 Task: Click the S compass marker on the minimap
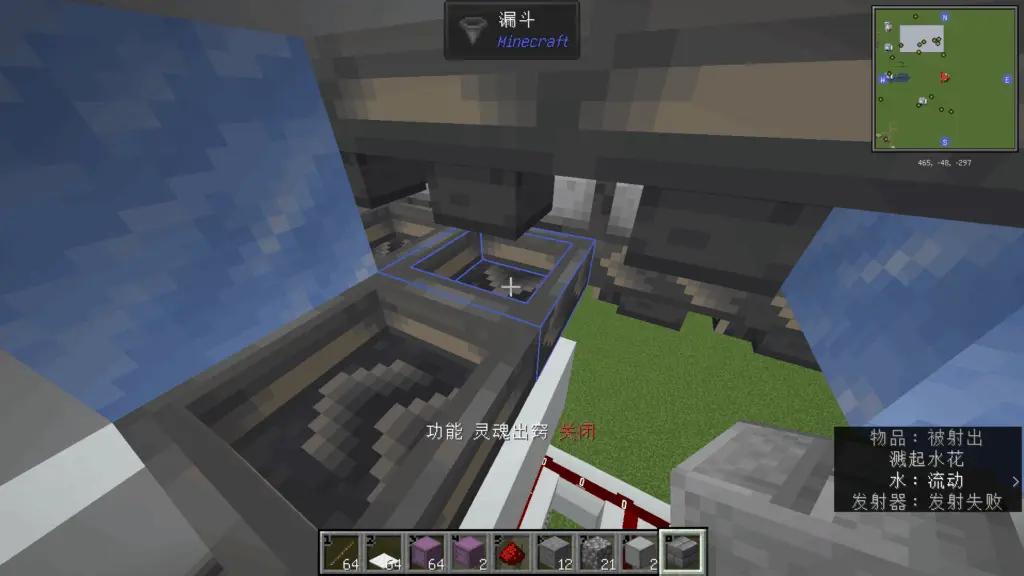coord(944,141)
